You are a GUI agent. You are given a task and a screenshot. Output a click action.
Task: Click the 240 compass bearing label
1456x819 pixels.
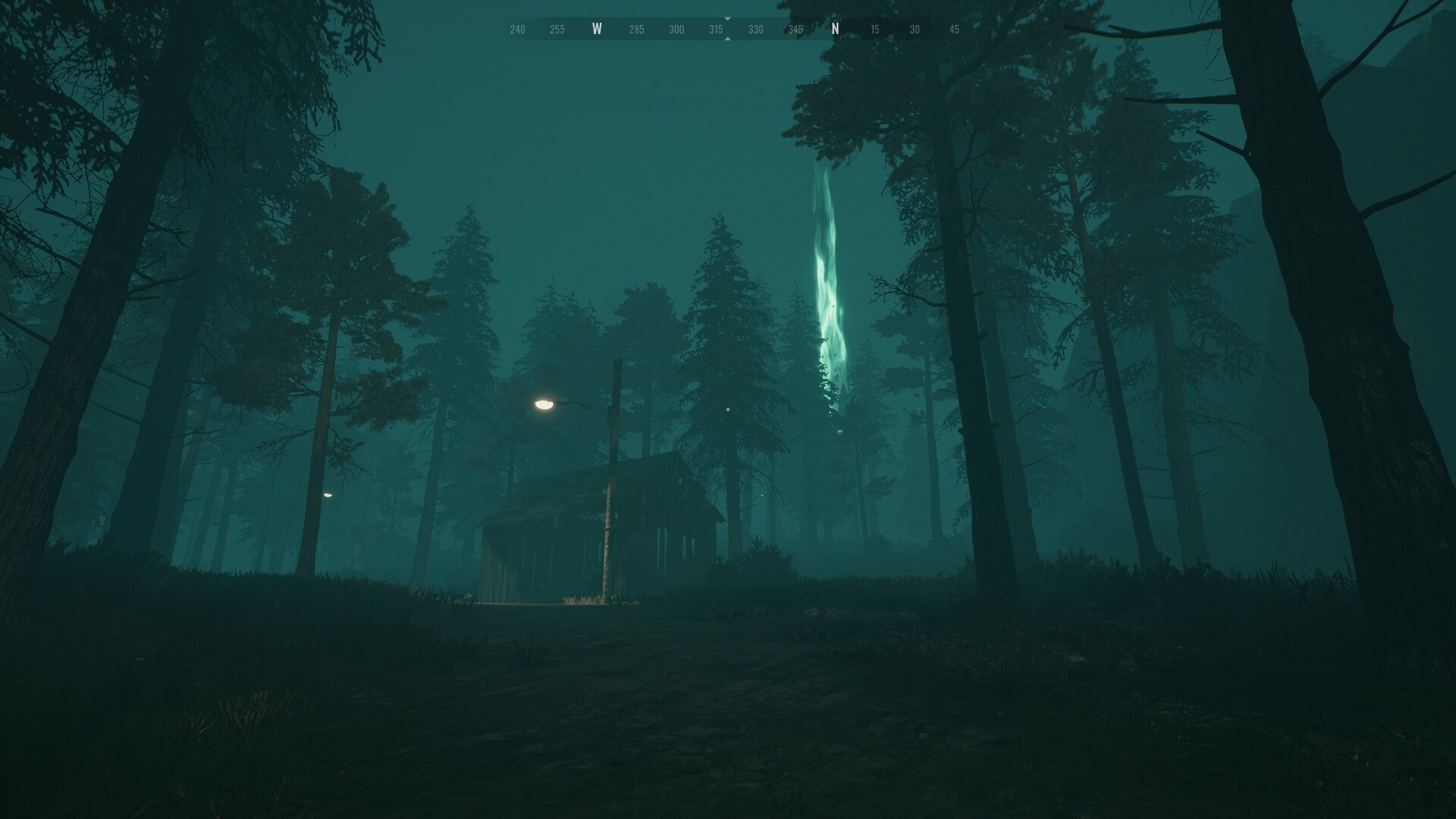click(x=517, y=29)
